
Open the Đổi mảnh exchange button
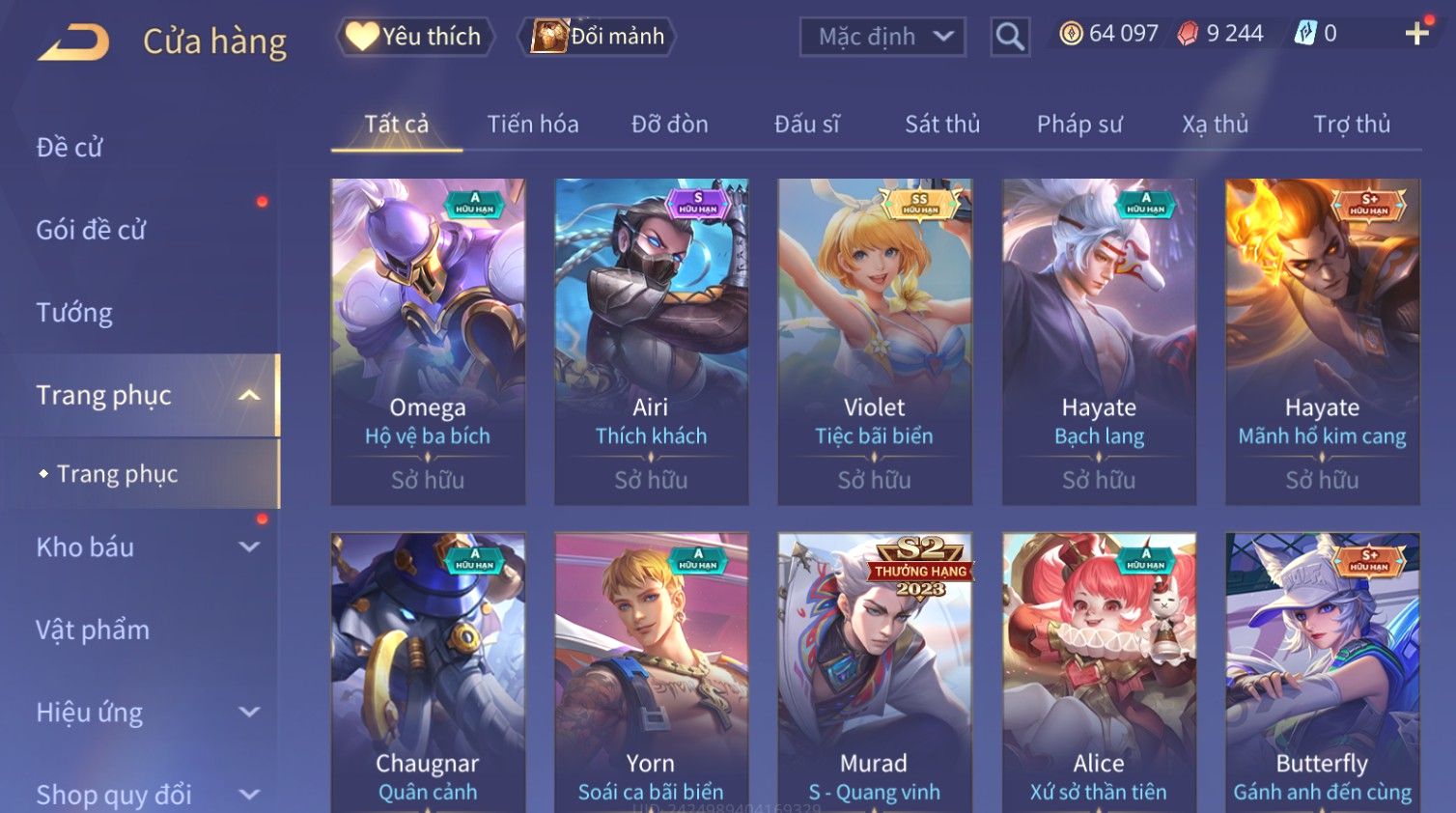pyautogui.click(x=599, y=37)
